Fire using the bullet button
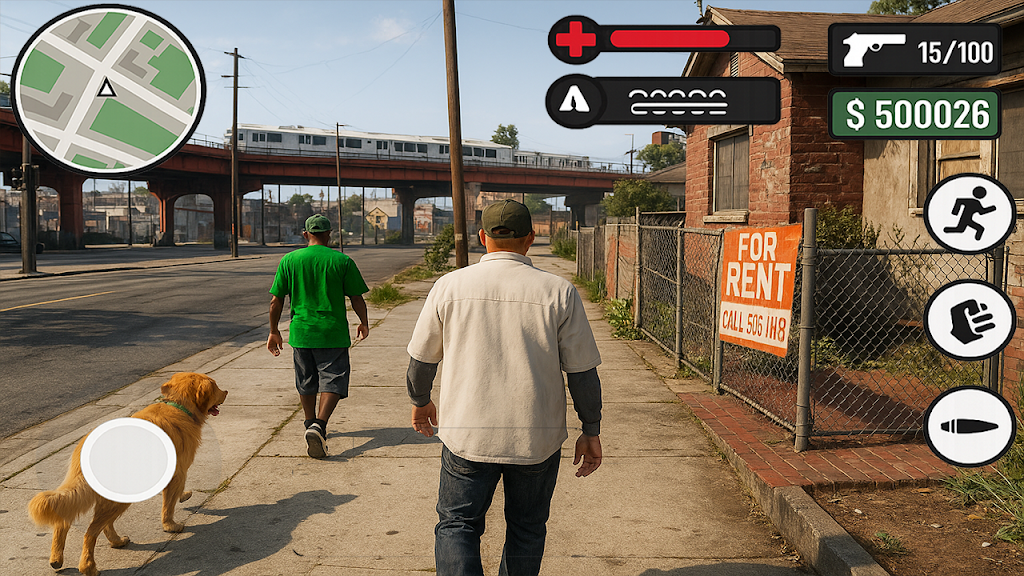 969,426
